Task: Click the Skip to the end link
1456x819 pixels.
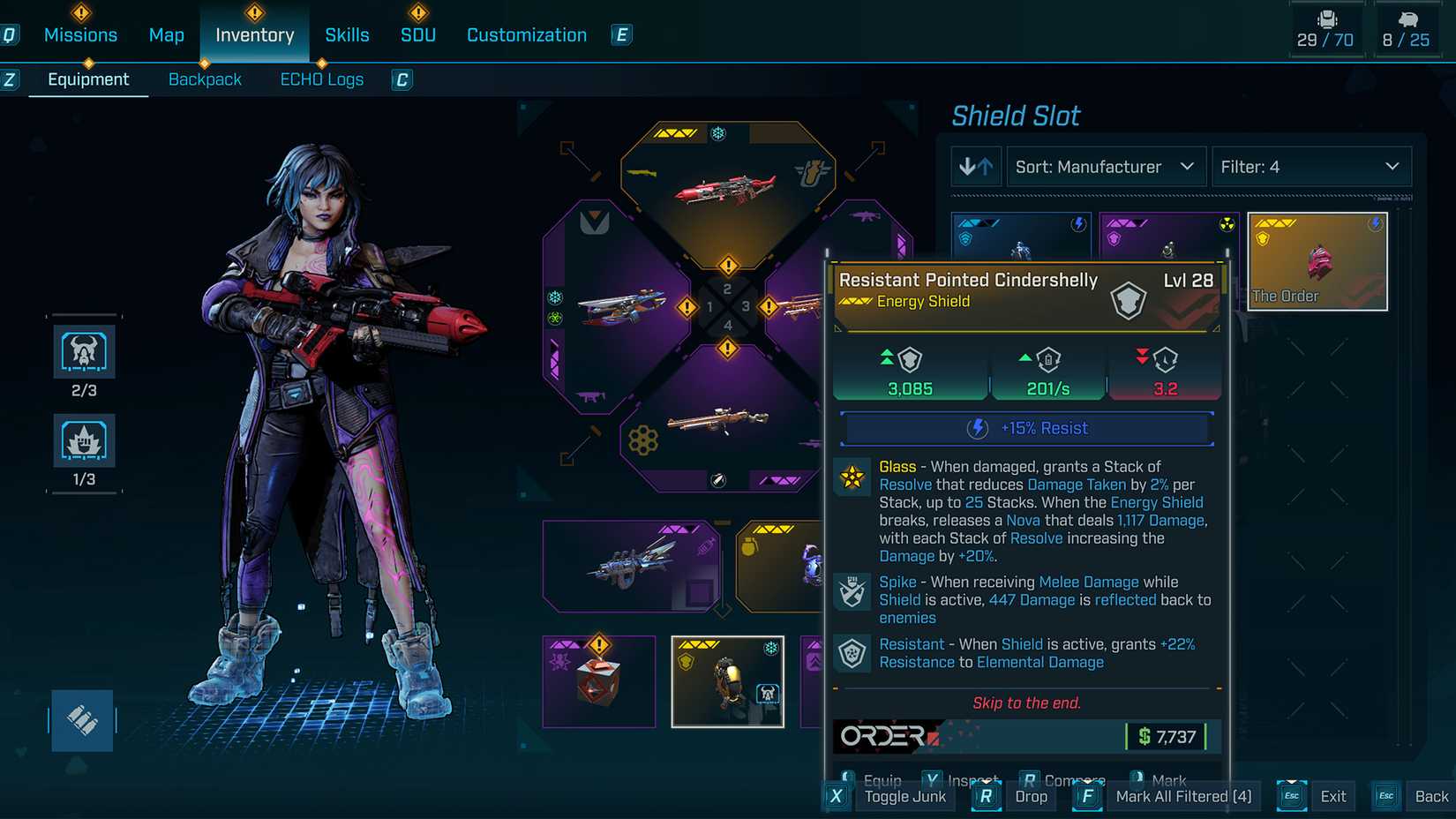Action: tap(1026, 703)
